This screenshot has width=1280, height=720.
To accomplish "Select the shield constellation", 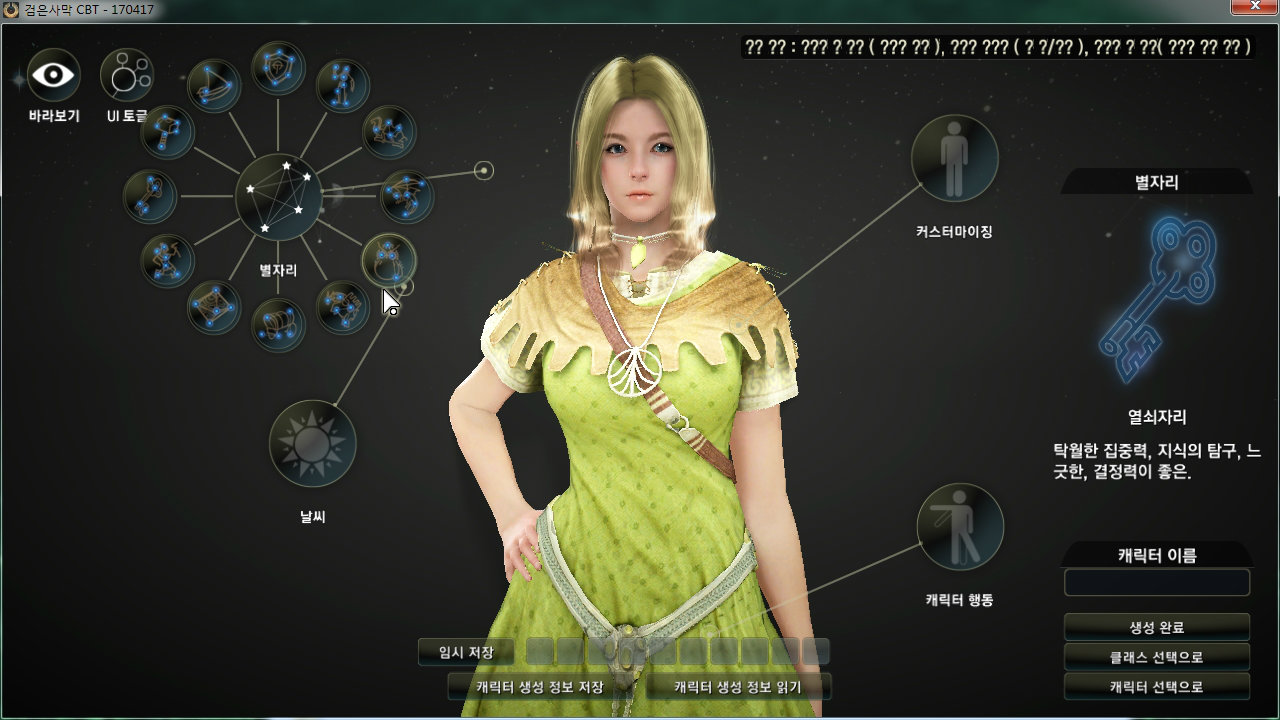I will [x=278, y=68].
